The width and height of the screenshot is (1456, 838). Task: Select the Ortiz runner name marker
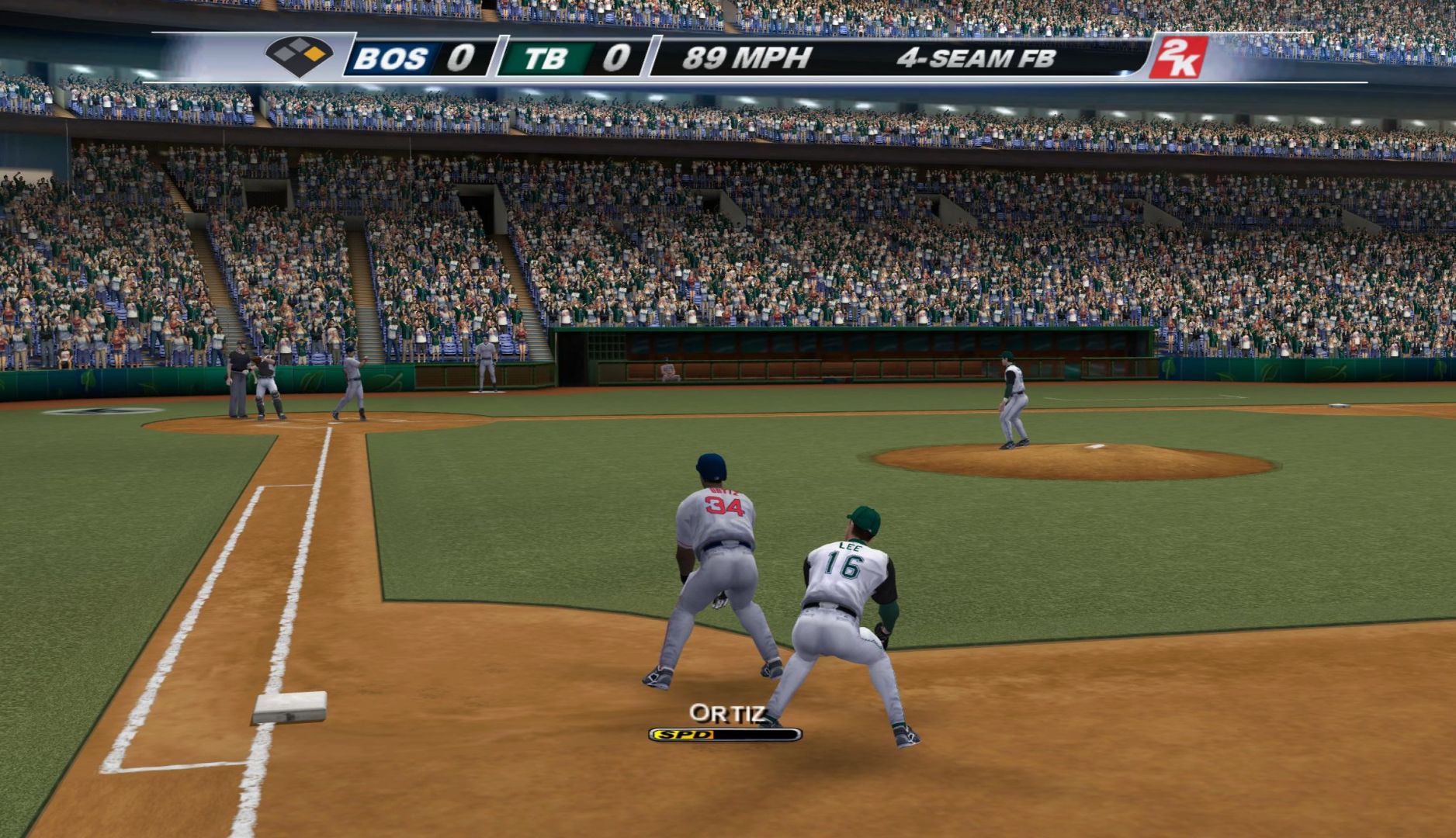726,713
